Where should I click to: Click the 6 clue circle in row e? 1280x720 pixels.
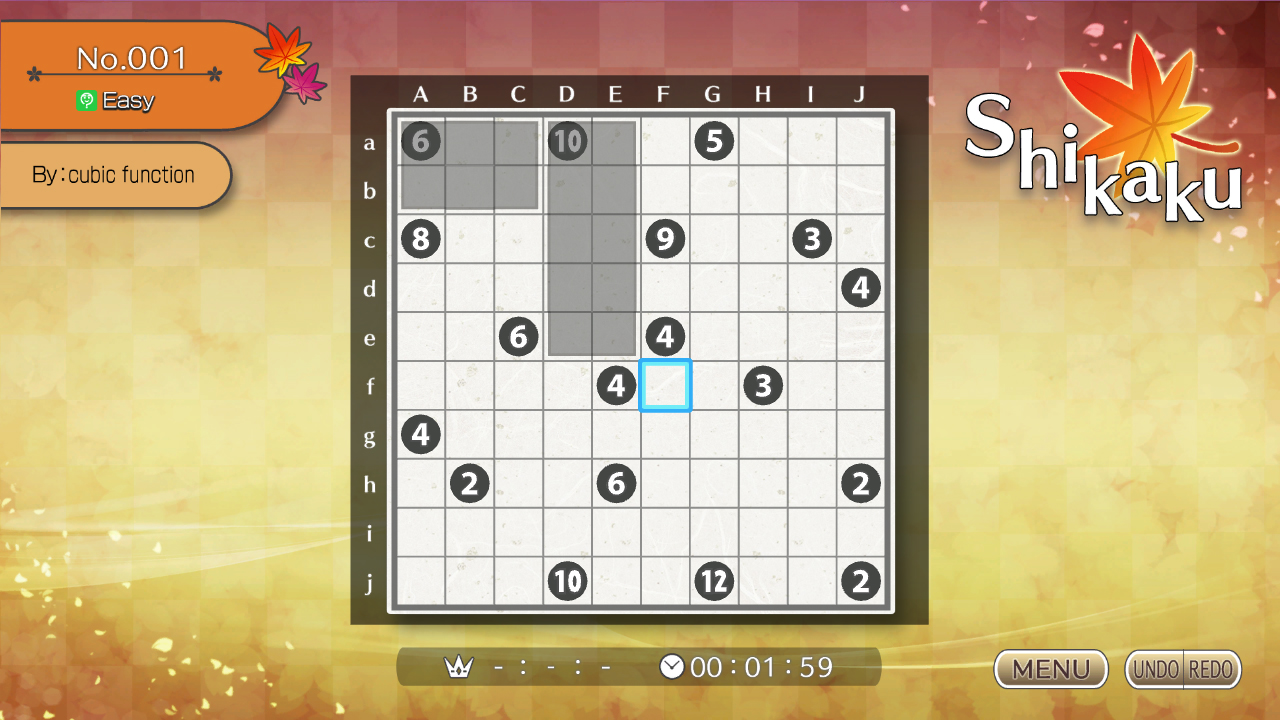coord(519,337)
